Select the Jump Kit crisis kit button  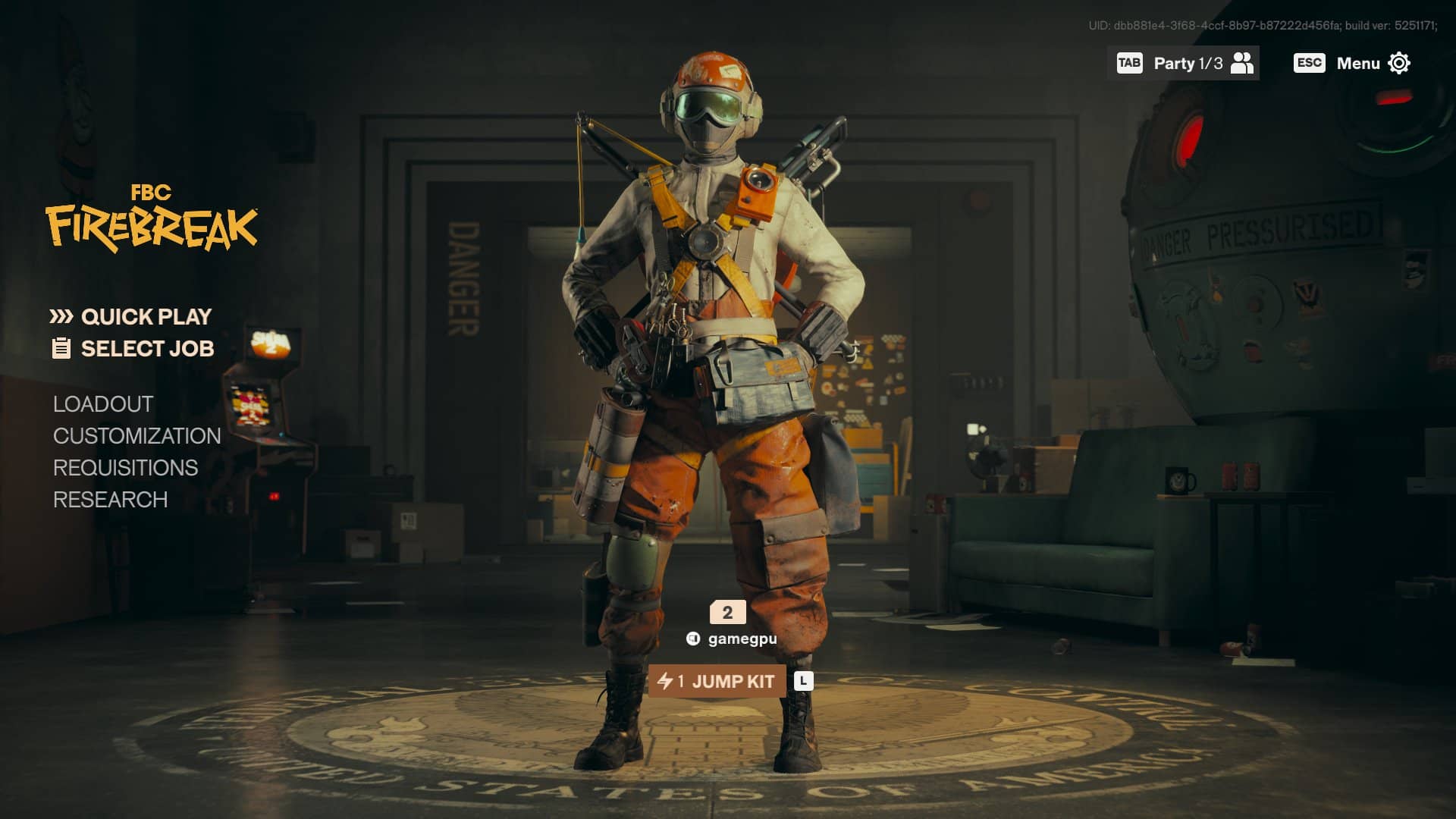[717, 681]
